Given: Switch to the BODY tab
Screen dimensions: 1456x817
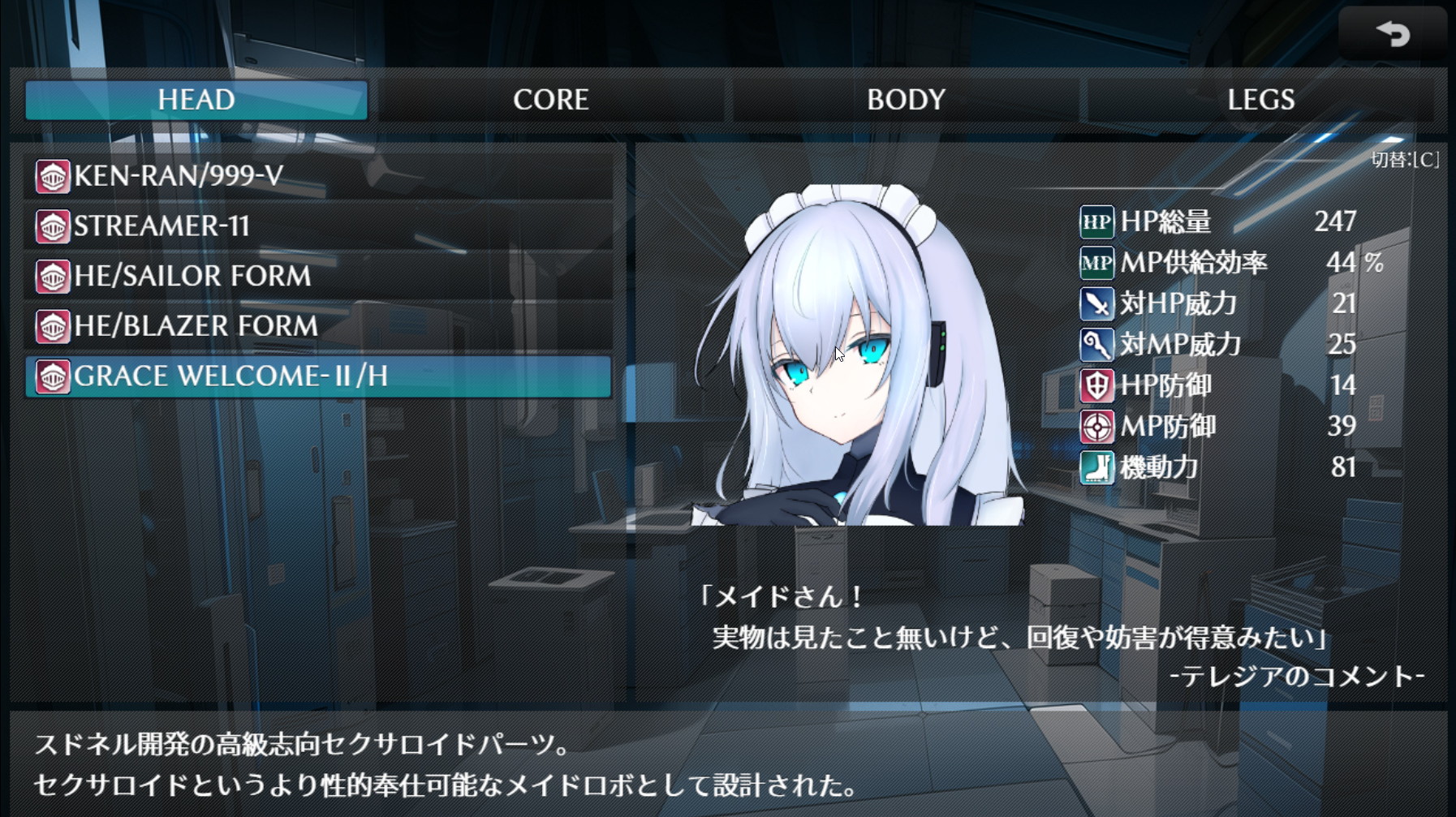Looking at the screenshot, I should [x=906, y=100].
